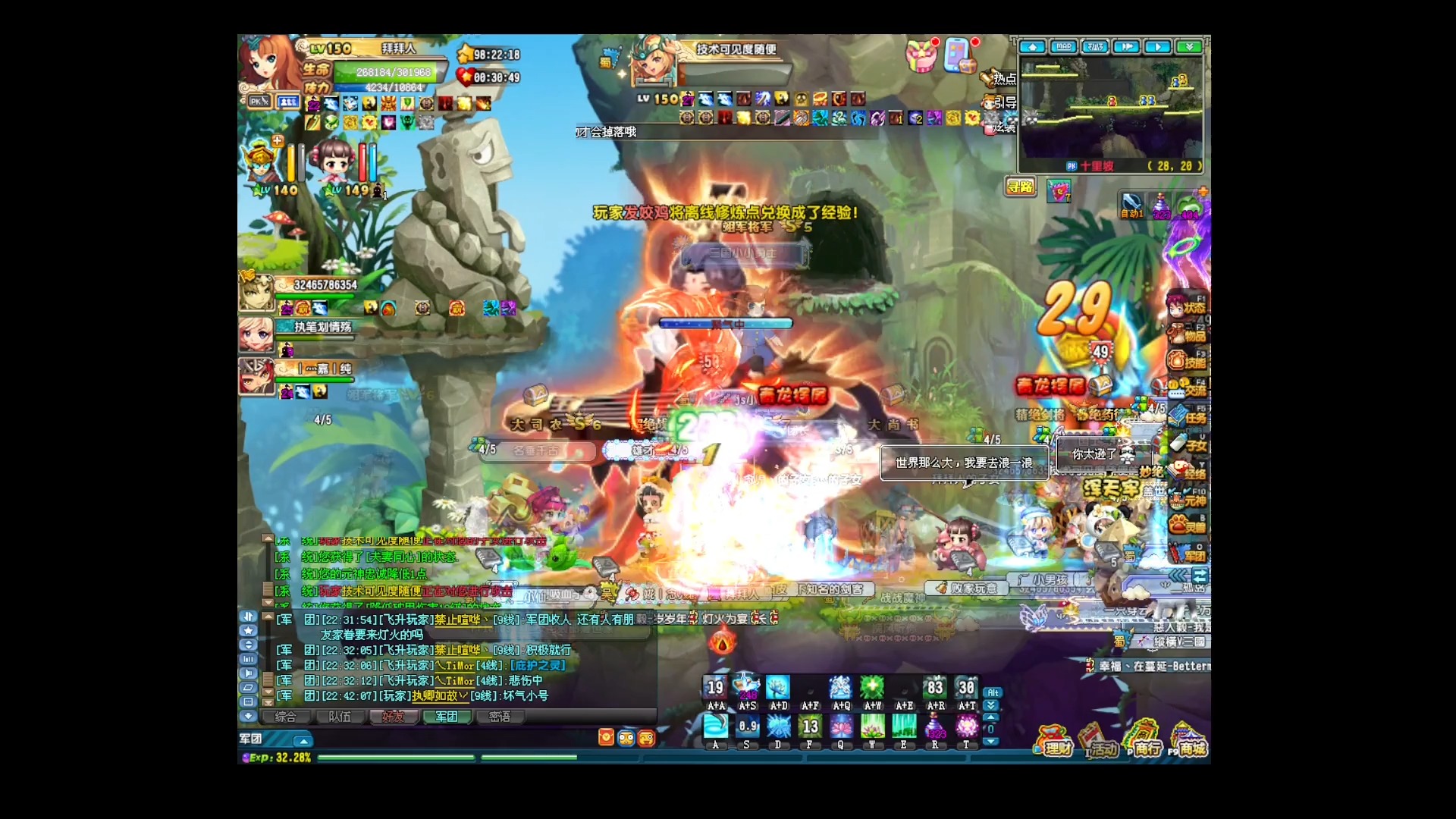Use the lotus skill in slot Q
This screenshot has height=819, width=1456.
click(x=840, y=728)
